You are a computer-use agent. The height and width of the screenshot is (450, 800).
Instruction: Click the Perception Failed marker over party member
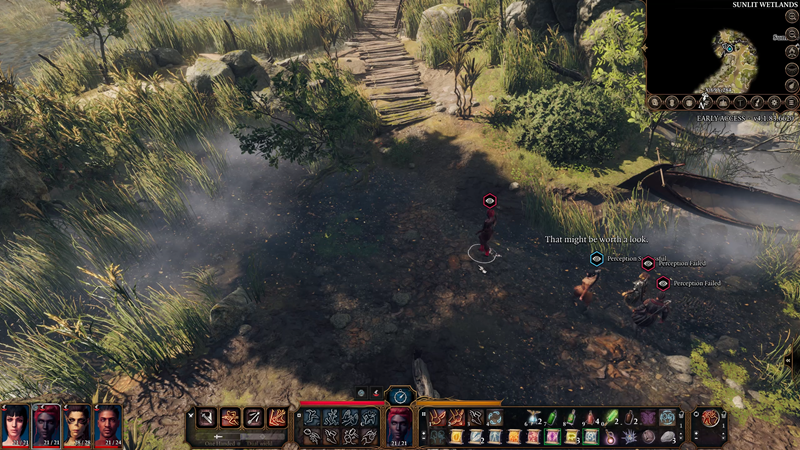pos(648,263)
